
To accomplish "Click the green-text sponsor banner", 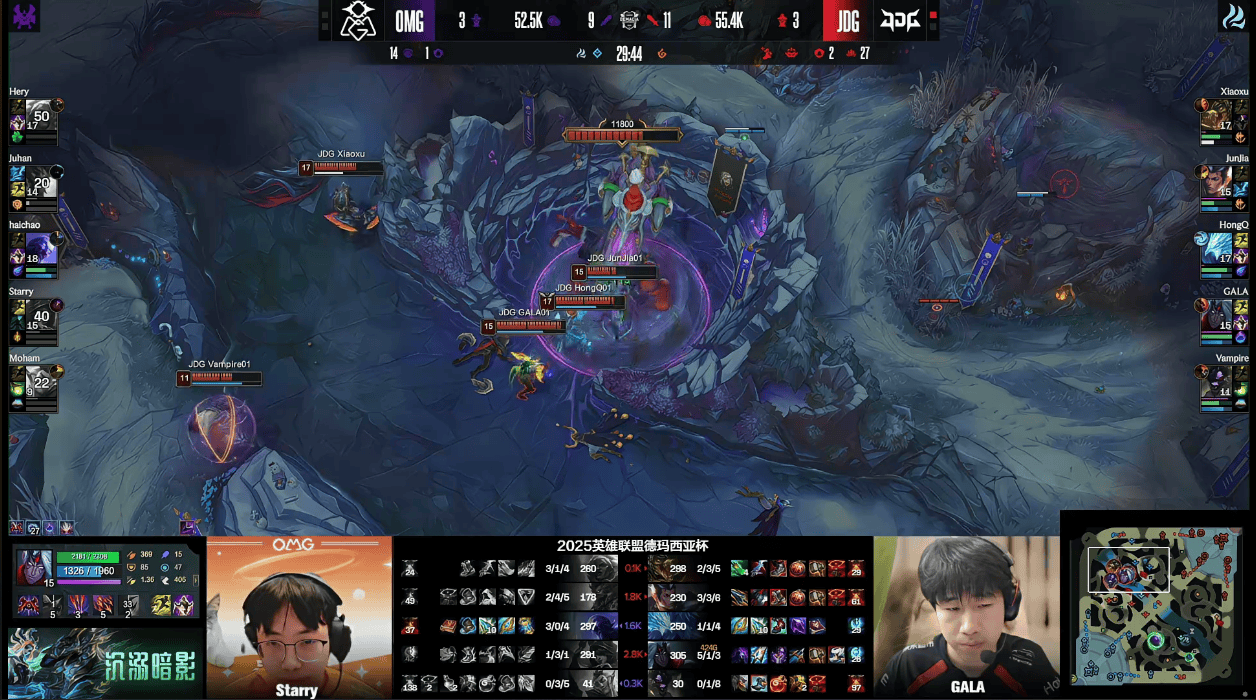I will click(x=103, y=663).
